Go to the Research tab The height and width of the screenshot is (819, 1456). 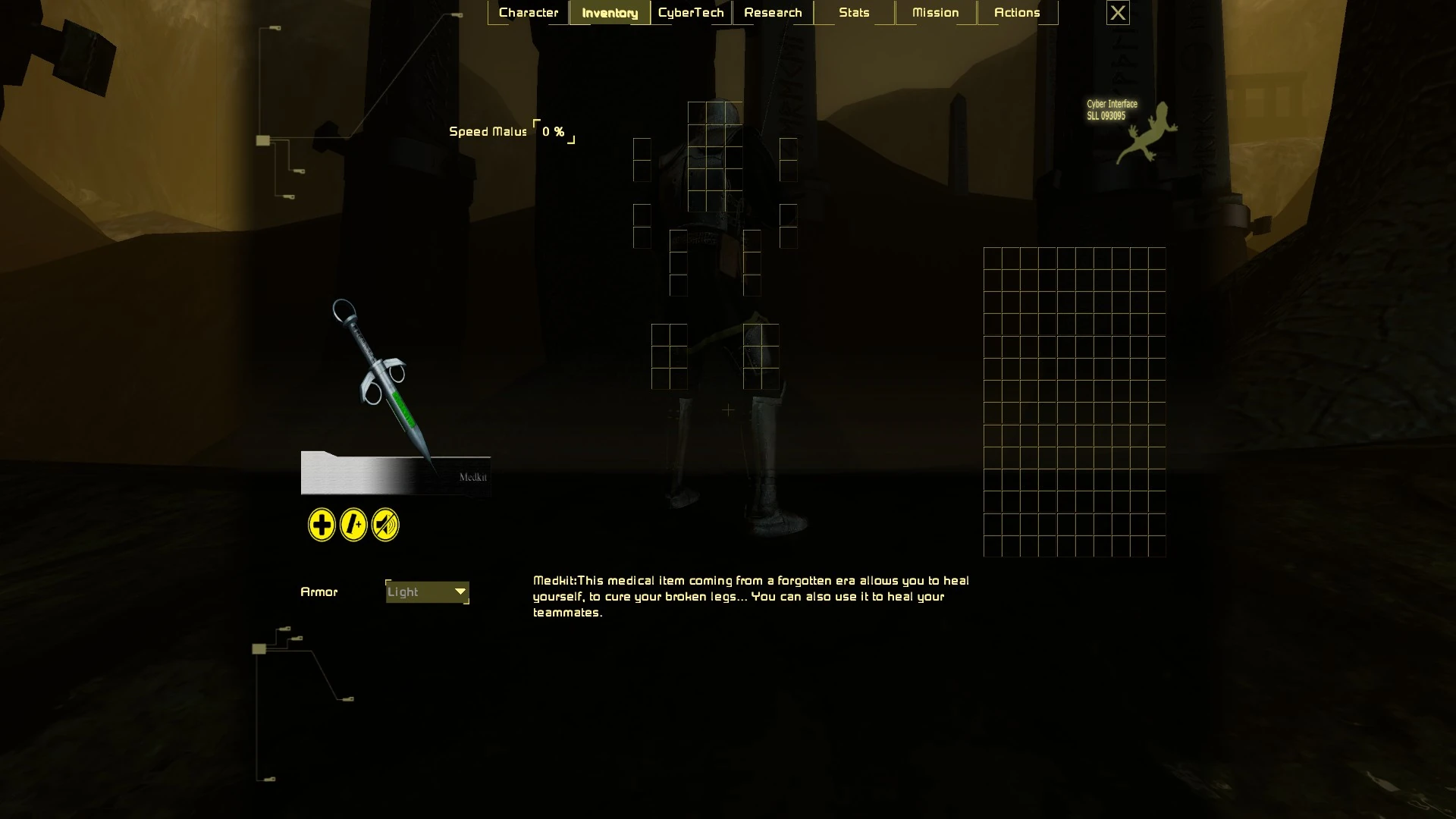(773, 13)
